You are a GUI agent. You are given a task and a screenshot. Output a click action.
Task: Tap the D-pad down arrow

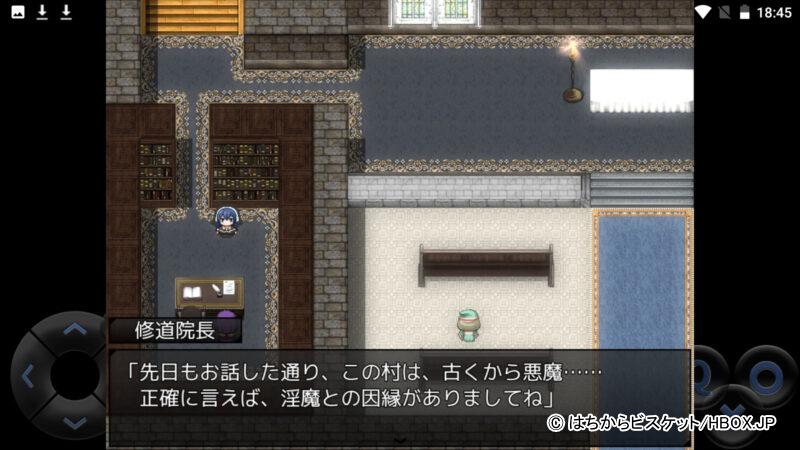(x=75, y=423)
